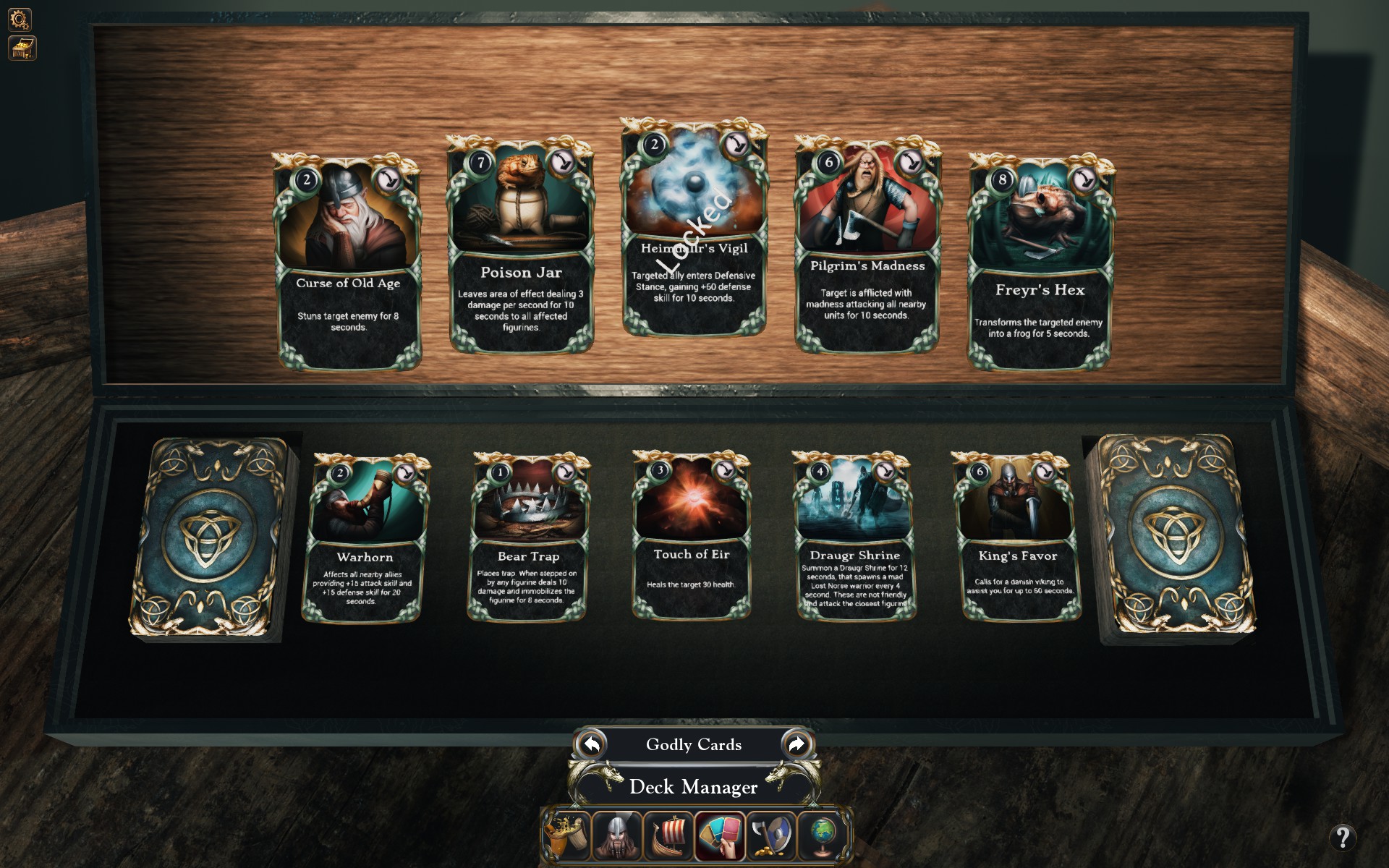This screenshot has width=1389, height=868.
Task: Select the Freyr's Hex card
Action: coord(1039,262)
